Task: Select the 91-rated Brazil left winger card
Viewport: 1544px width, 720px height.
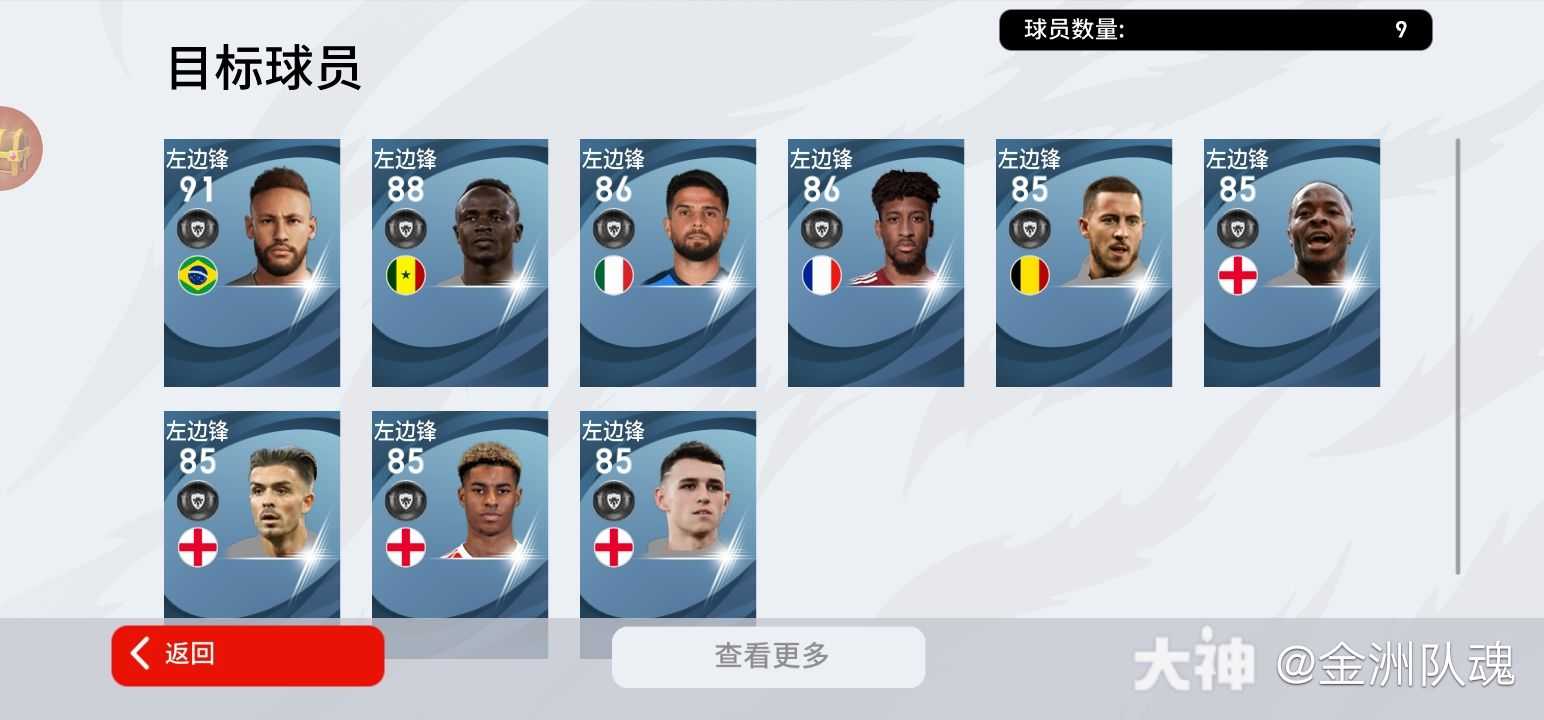Action: click(x=252, y=262)
